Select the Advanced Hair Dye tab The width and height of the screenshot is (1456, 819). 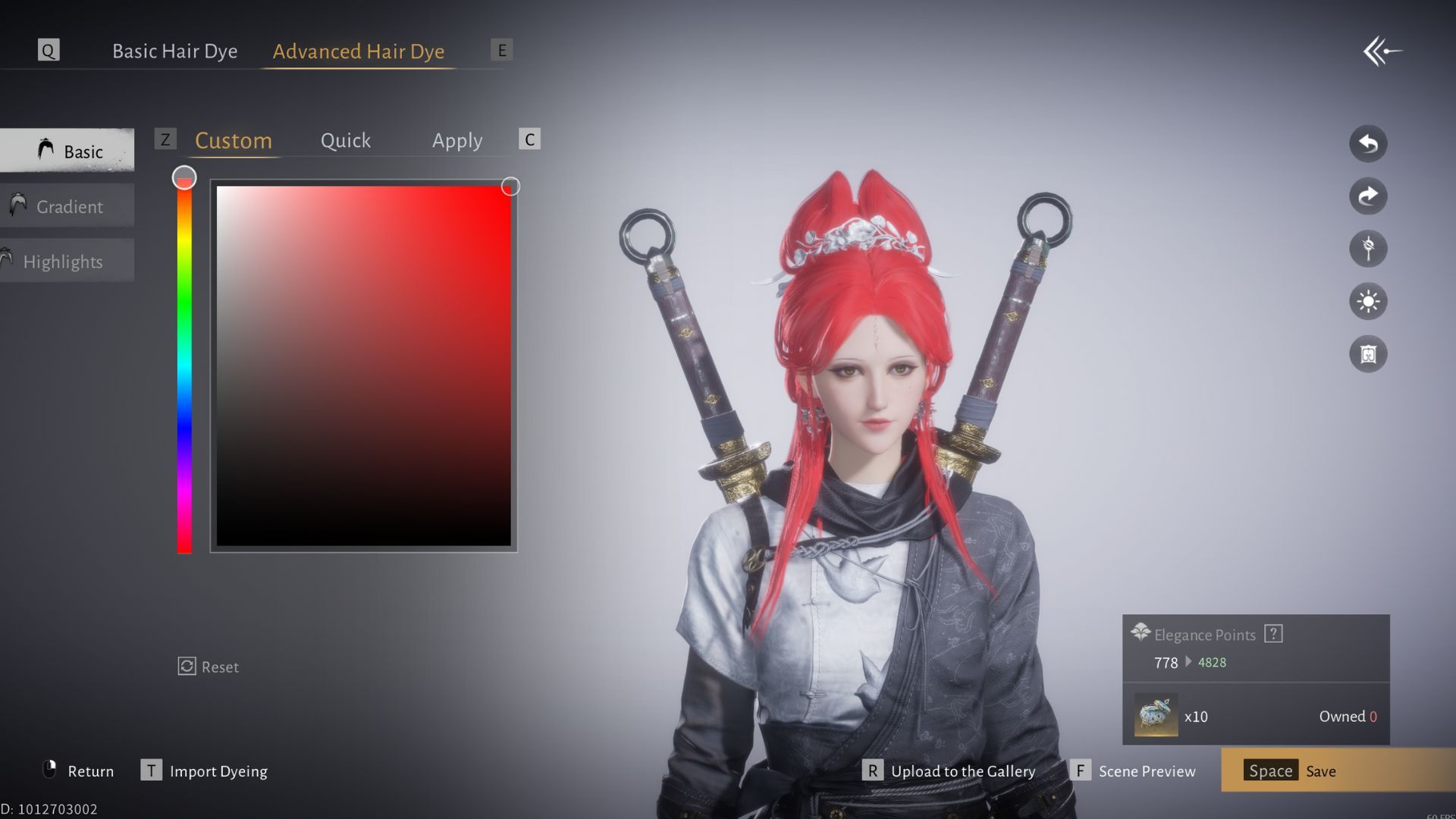pyautogui.click(x=358, y=51)
